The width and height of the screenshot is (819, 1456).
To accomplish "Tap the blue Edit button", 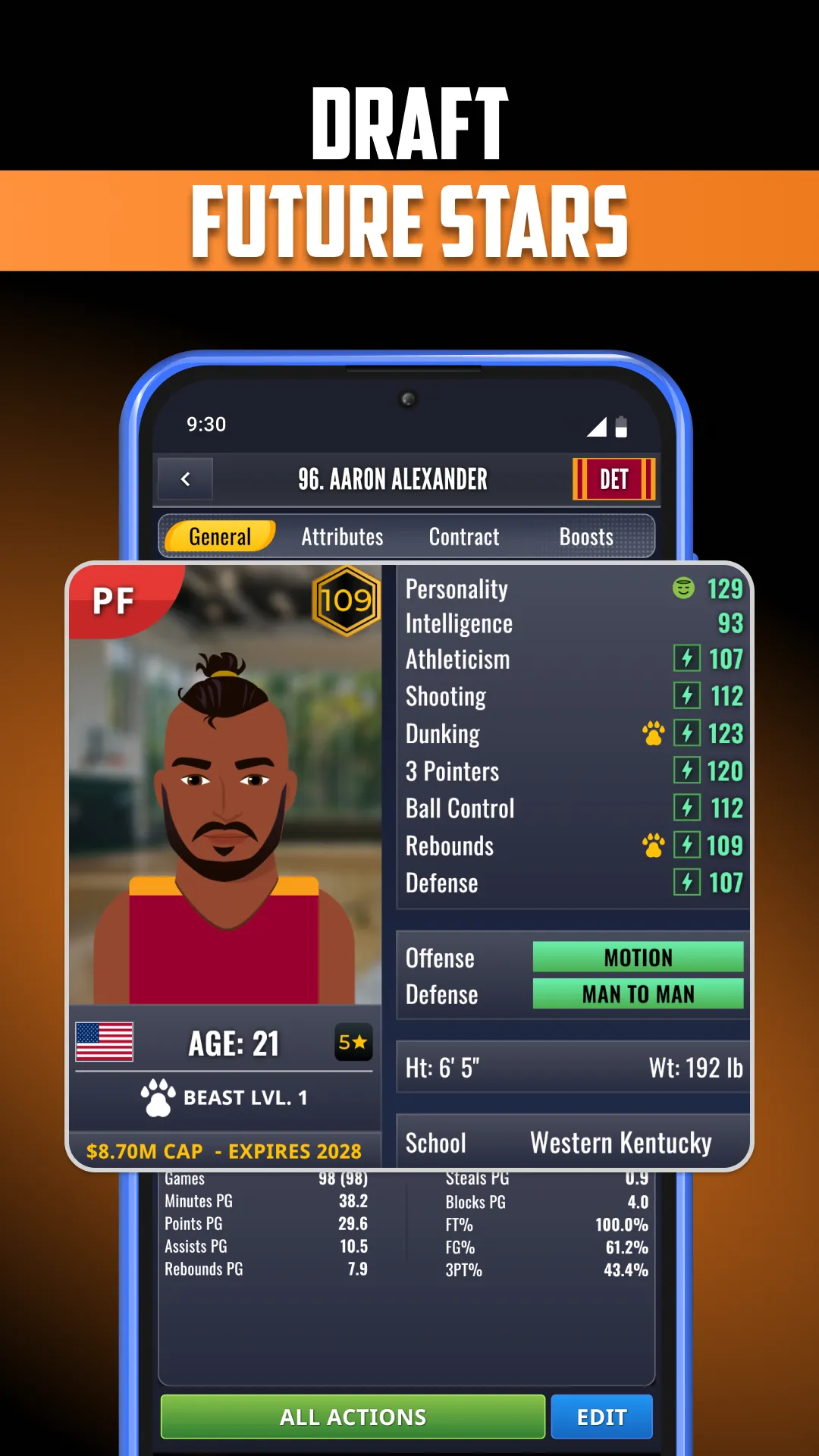I will click(x=601, y=1417).
